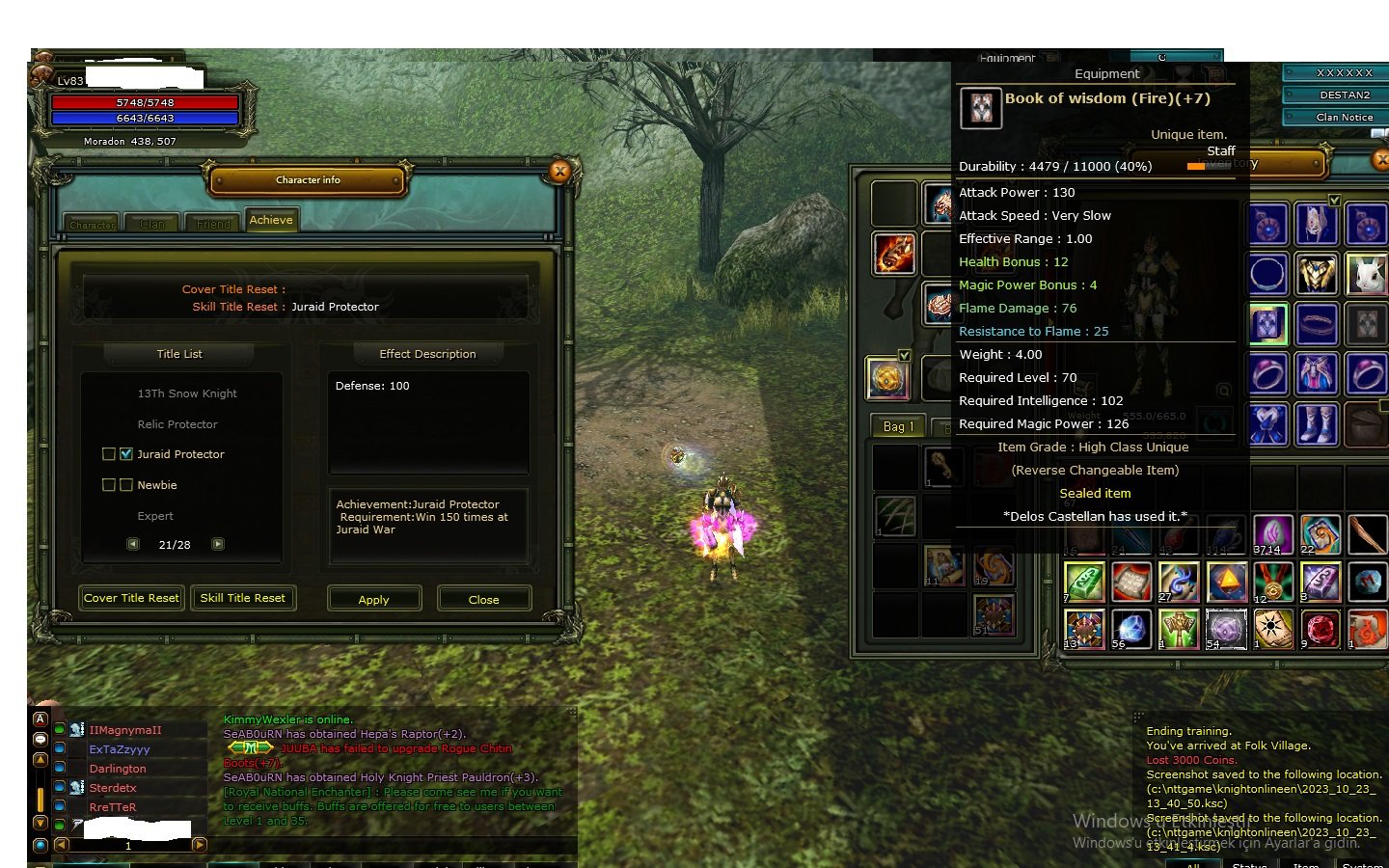This screenshot has height=868, width=1389.
Task: Expand the chat channel arrow on the left sidebar
Action: click(40, 760)
